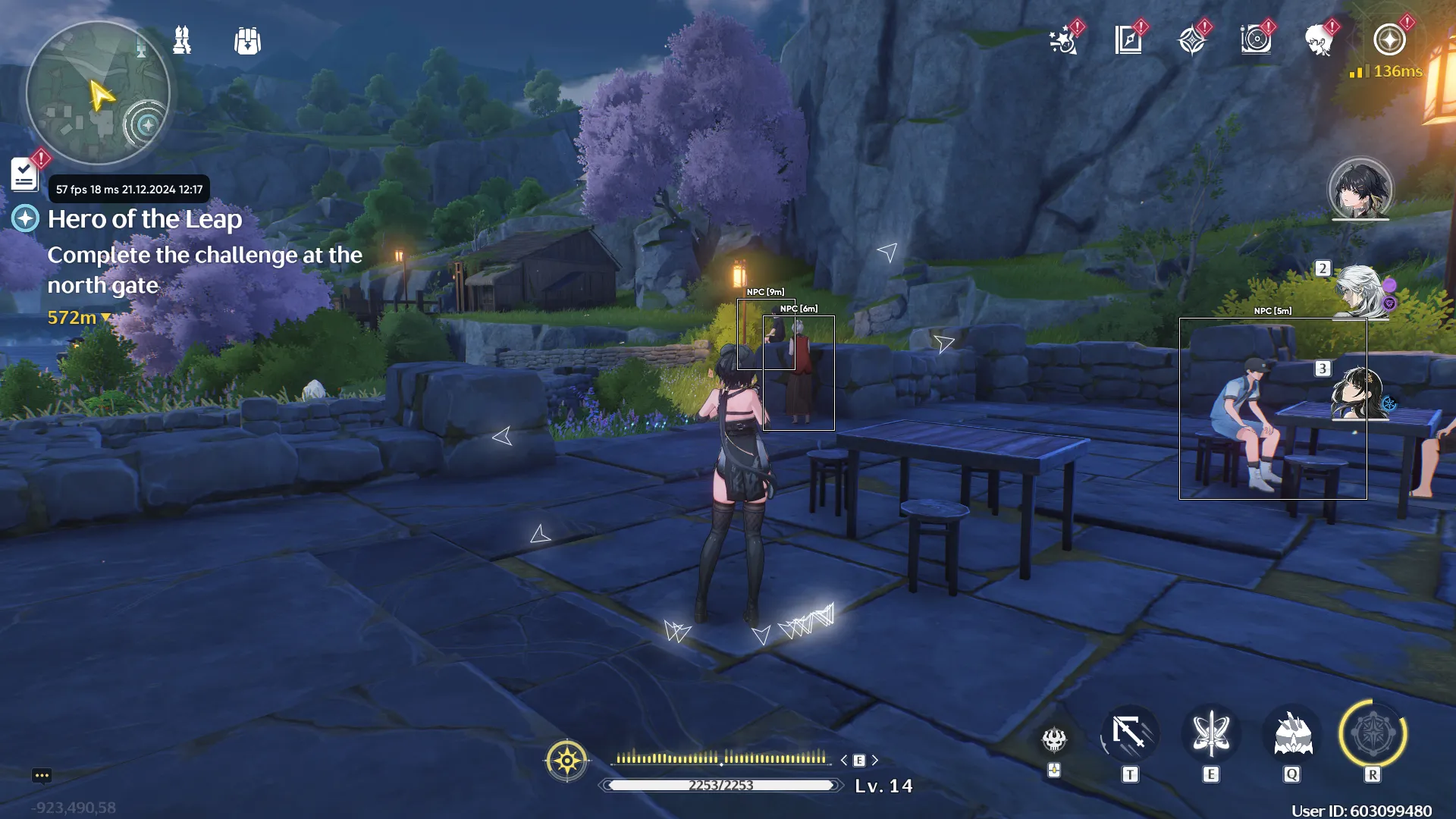Open the Resonators character head icon
Screen dimensions: 1456x819
(x=1319, y=40)
